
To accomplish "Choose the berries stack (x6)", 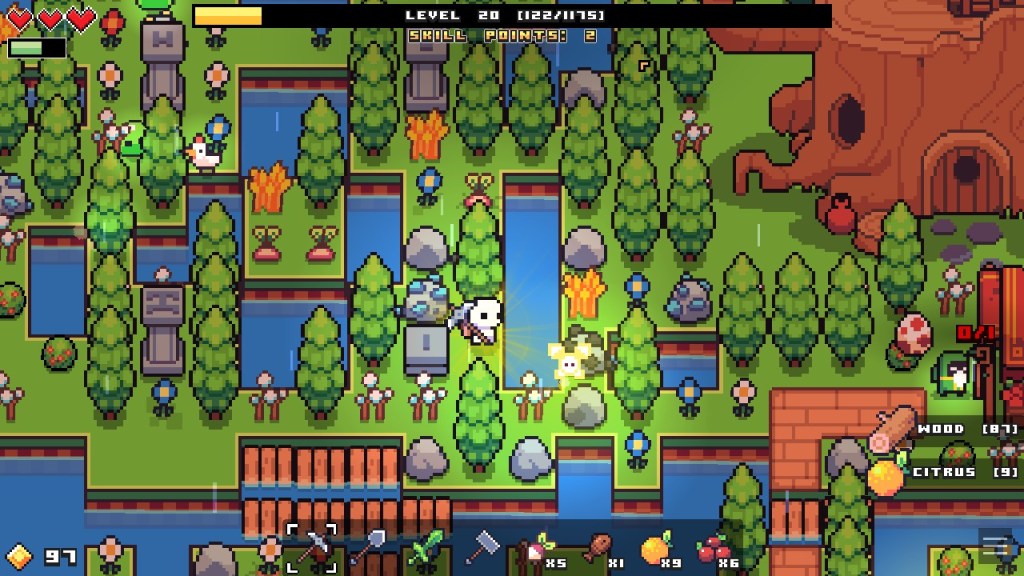I will [x=712, y=549].
